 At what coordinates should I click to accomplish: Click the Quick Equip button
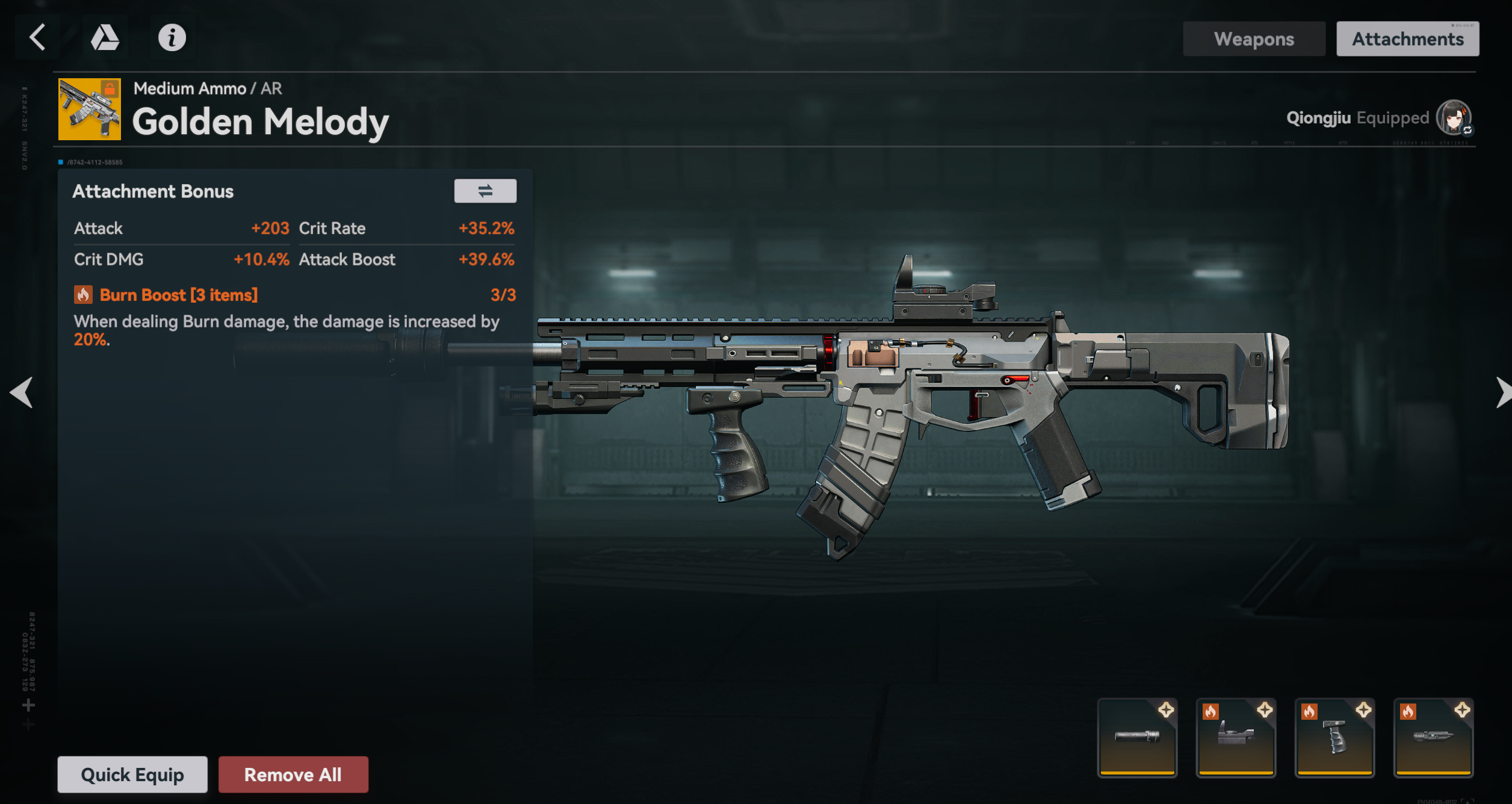[x=132, y=775]
